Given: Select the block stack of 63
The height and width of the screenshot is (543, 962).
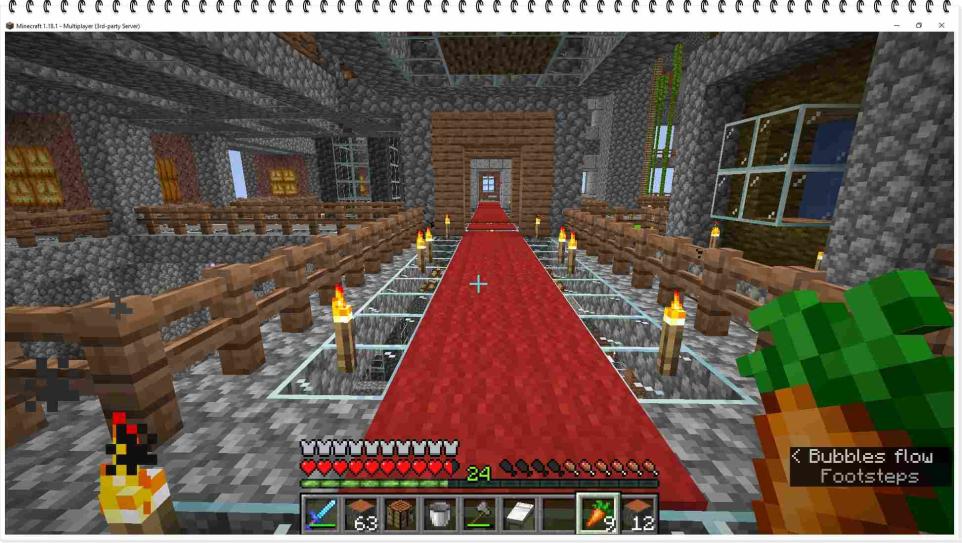Looking at the screenshot, I should click(x=360, y=514).
